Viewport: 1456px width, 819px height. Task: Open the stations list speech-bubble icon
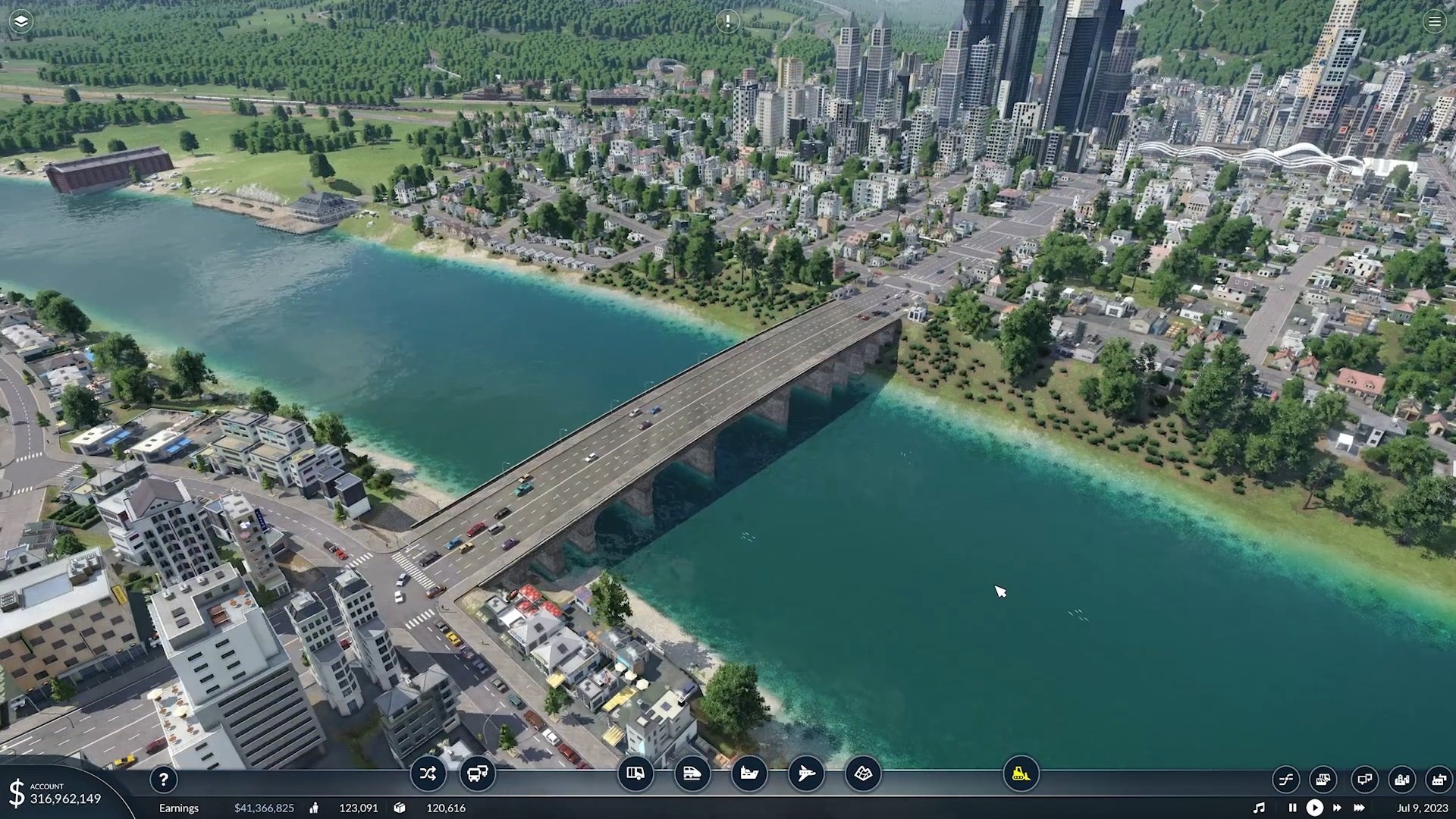[1364, 779]
